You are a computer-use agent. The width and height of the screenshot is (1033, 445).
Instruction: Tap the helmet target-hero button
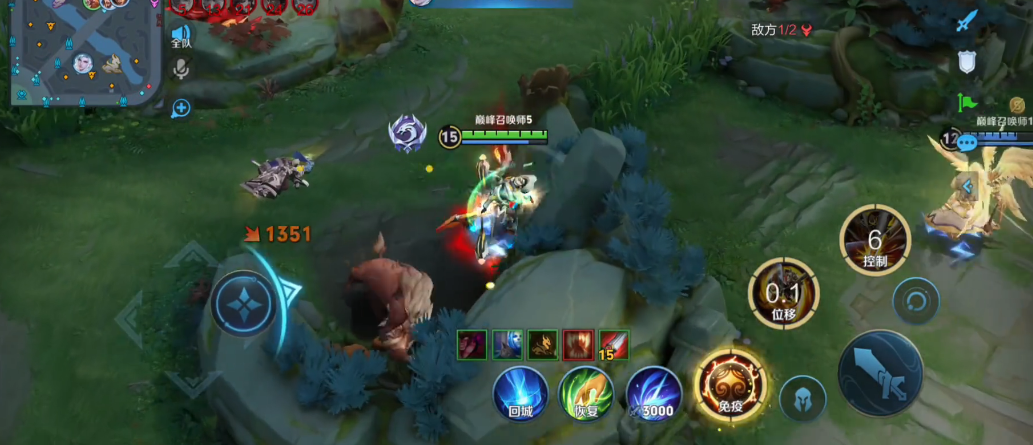[803, 399]
